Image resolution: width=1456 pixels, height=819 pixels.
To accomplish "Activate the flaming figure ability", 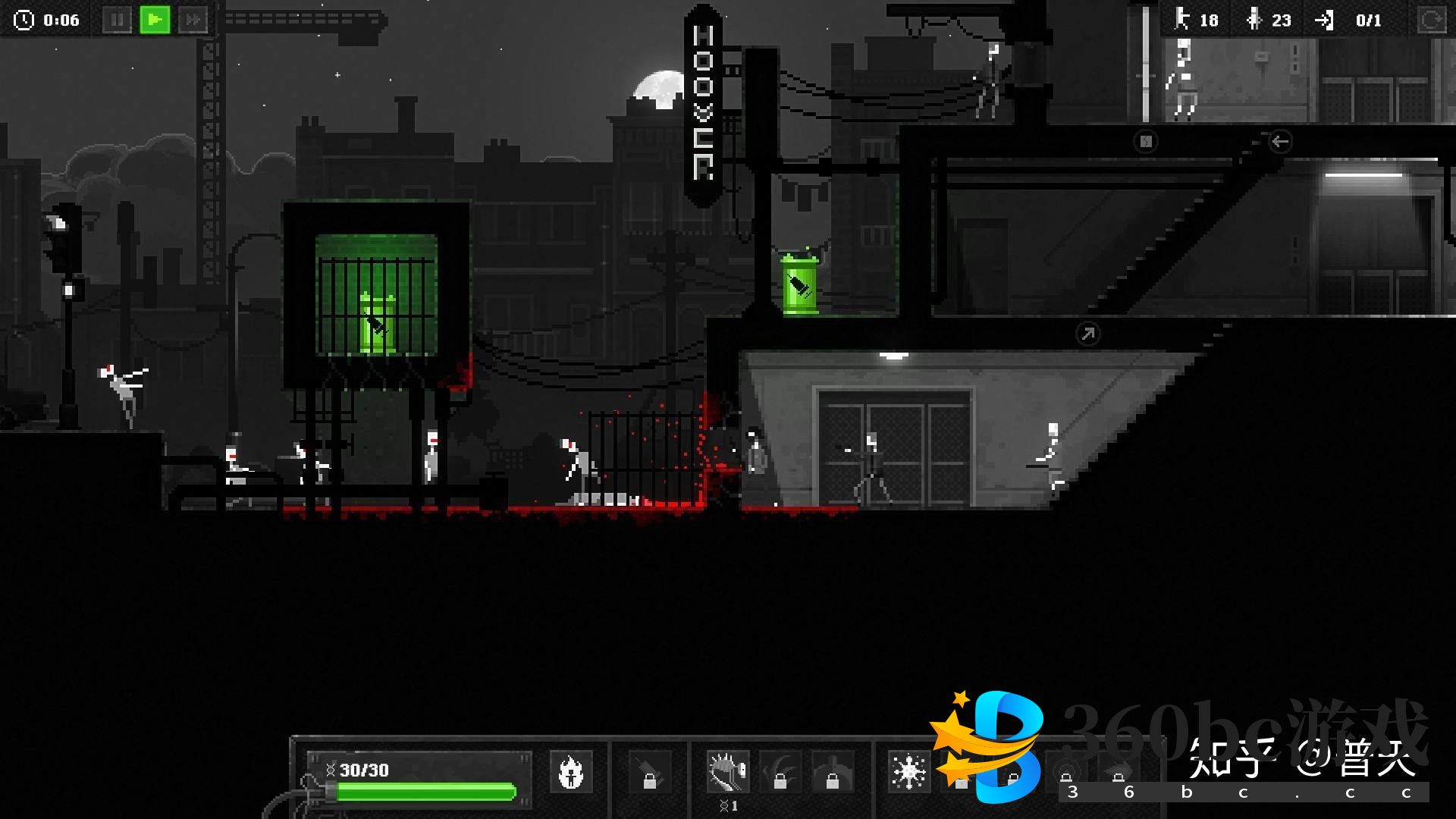I will [x=570, y=772].
